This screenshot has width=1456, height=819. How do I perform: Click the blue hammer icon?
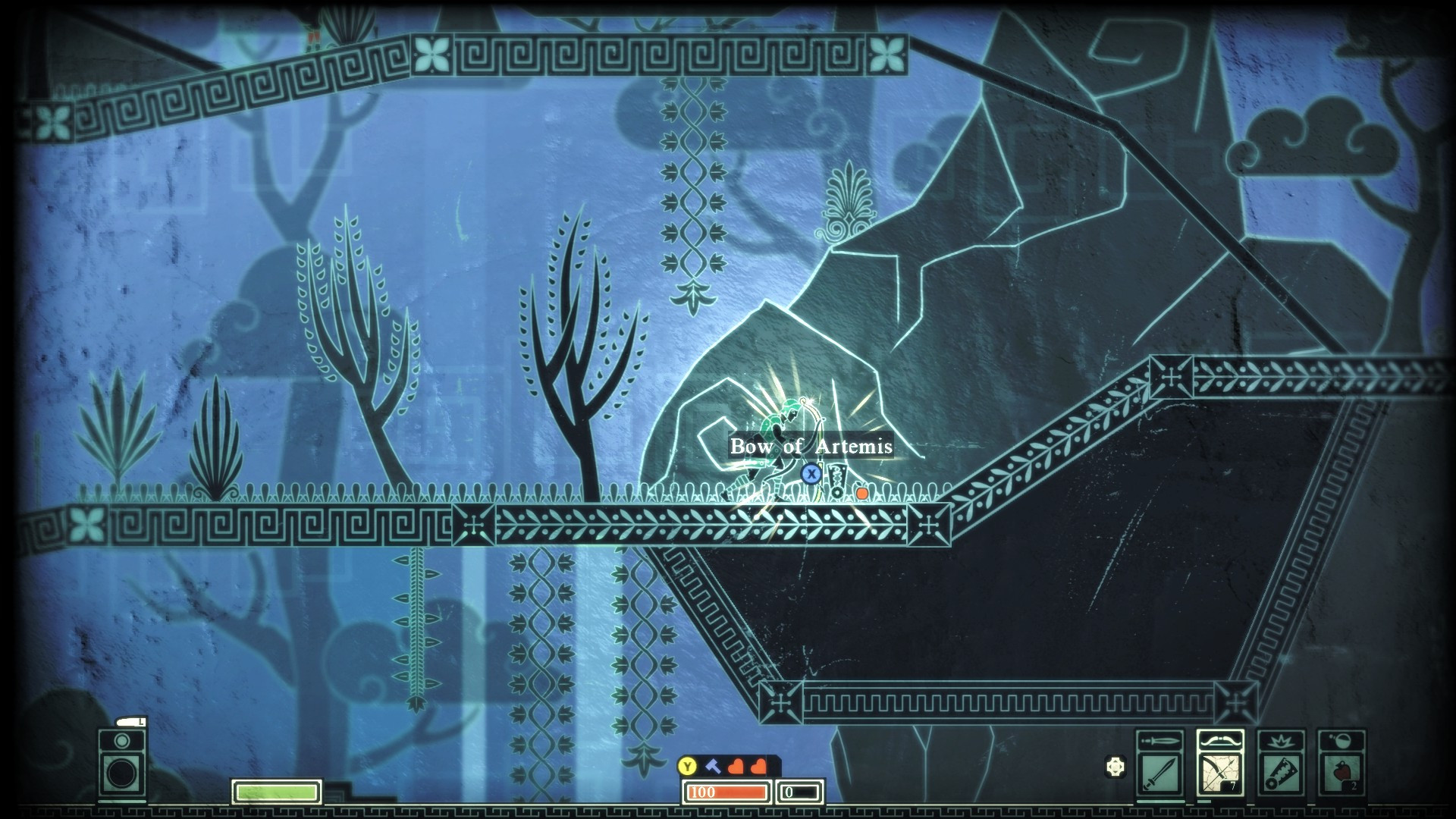point(713,766)
